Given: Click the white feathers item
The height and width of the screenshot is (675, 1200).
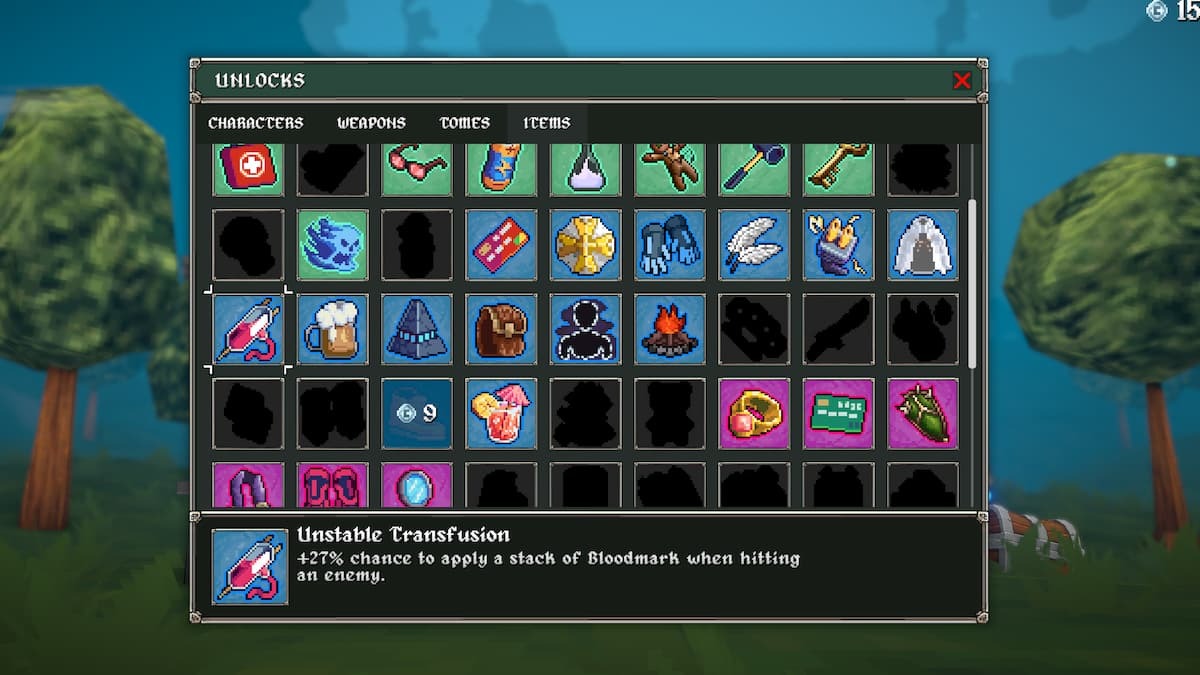Looking at the screenshot, I should (754, 245).
